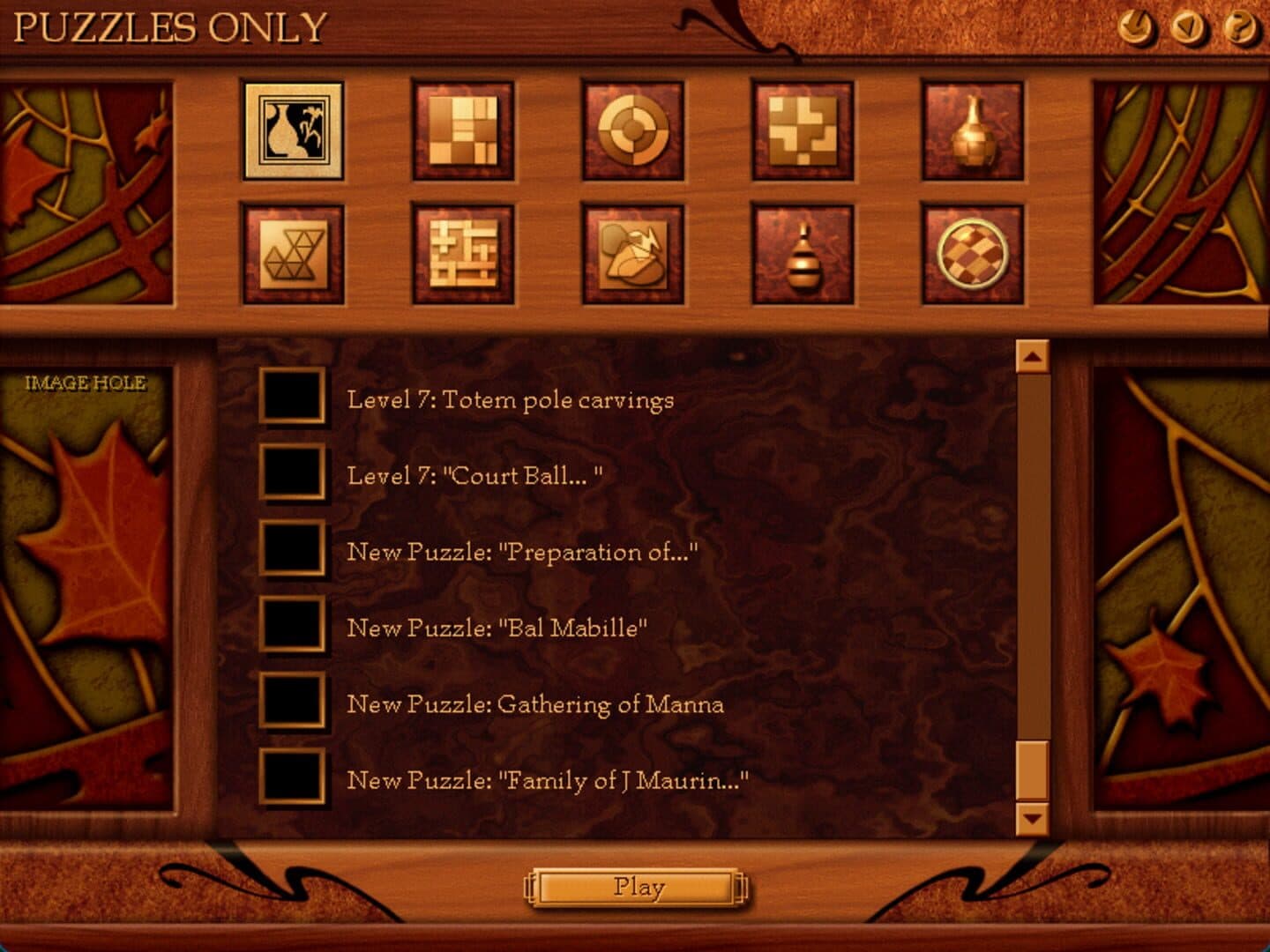Choose the broken shards puzzle type
Viewport: 1270px width, 952px height.
point(632,255)
